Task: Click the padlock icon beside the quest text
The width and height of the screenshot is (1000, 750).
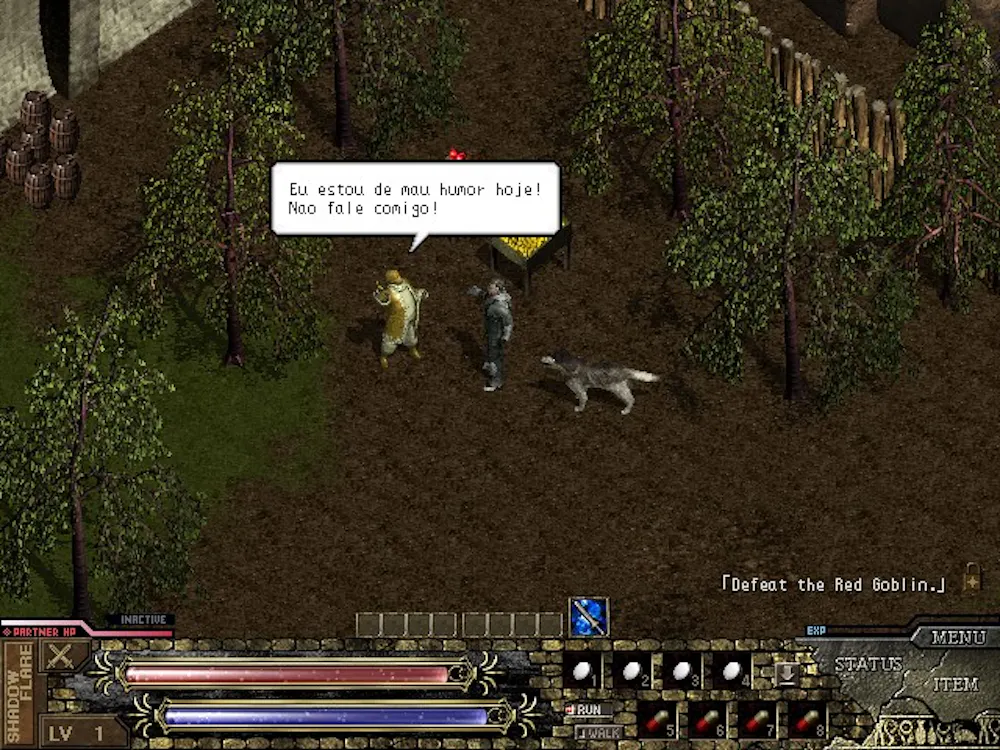Action: pyautogui.click(x=971, y=577)
